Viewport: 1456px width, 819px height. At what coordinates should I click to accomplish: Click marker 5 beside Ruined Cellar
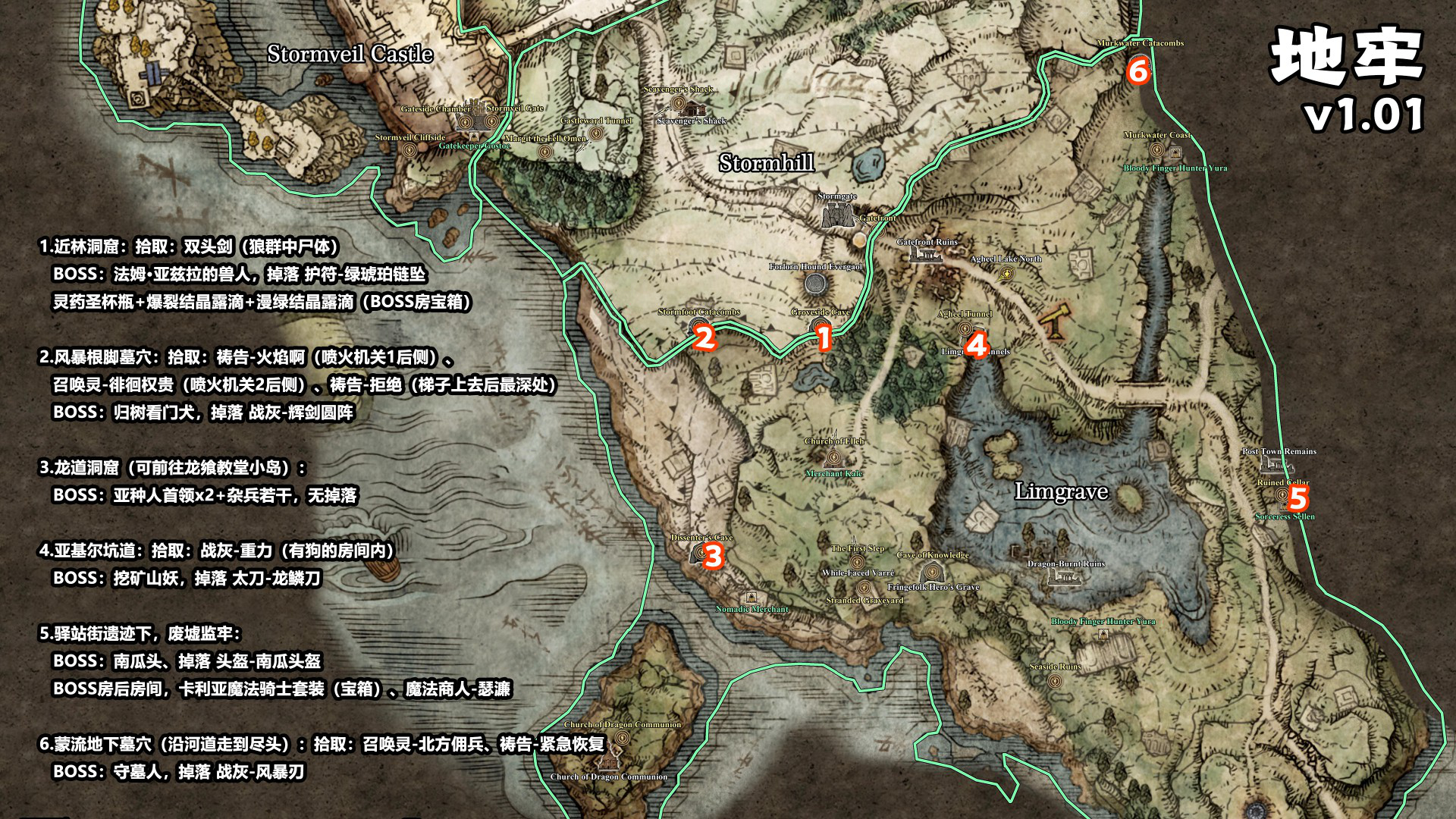1298,498
